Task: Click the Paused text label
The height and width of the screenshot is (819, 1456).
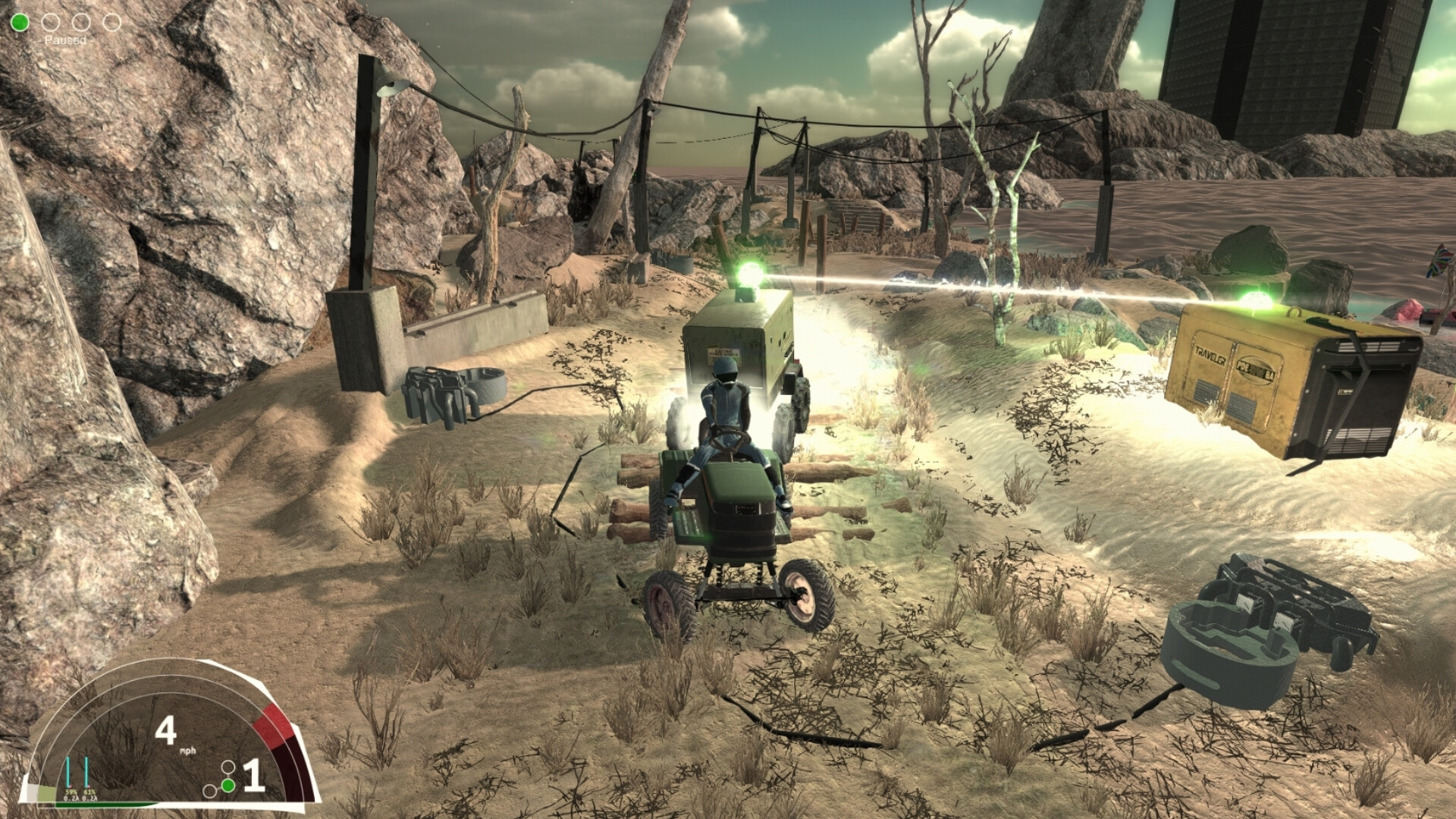Action: click(x=65, y=40)
